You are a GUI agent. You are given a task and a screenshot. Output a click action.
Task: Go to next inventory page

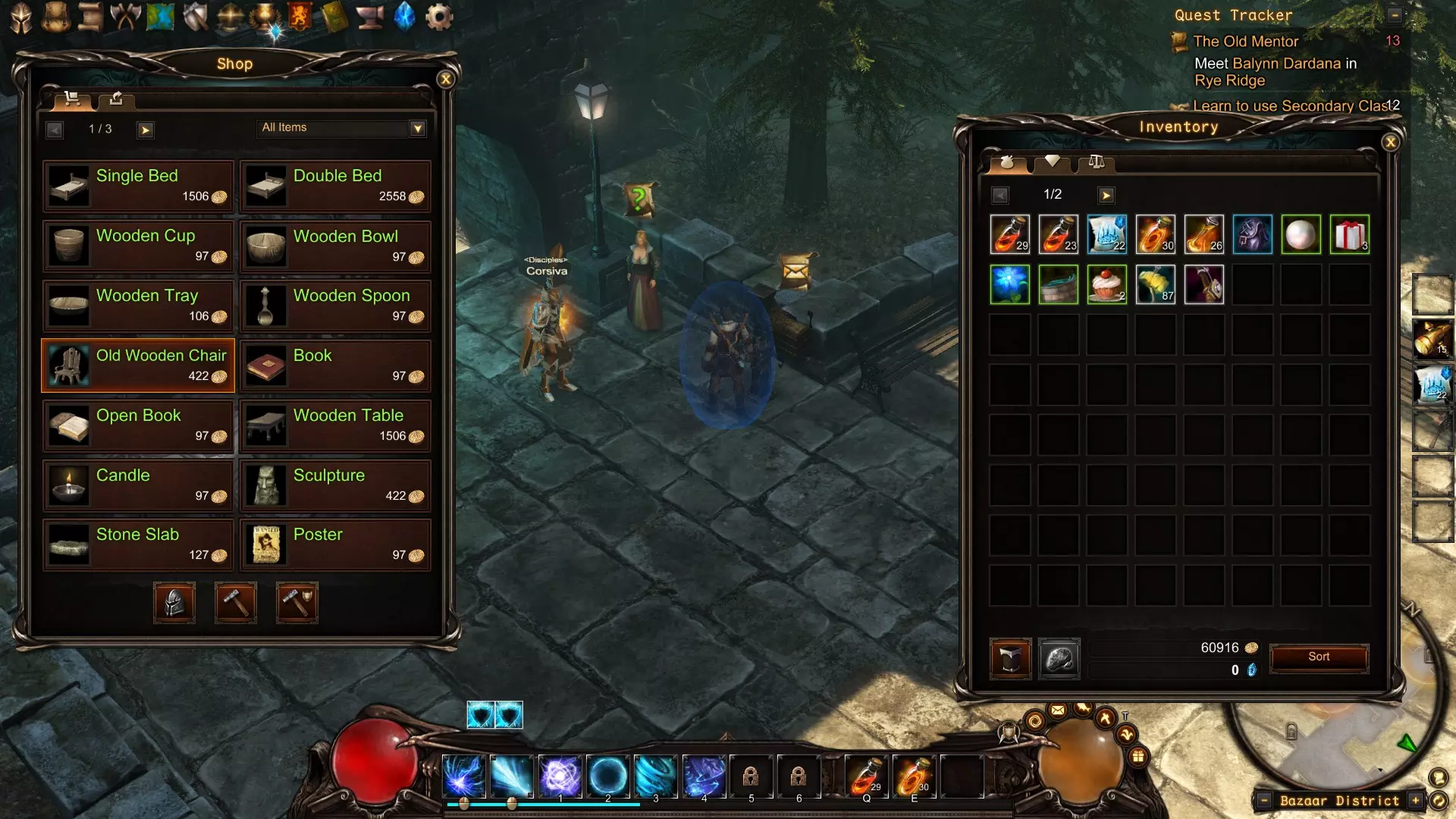coord(1106,195)
